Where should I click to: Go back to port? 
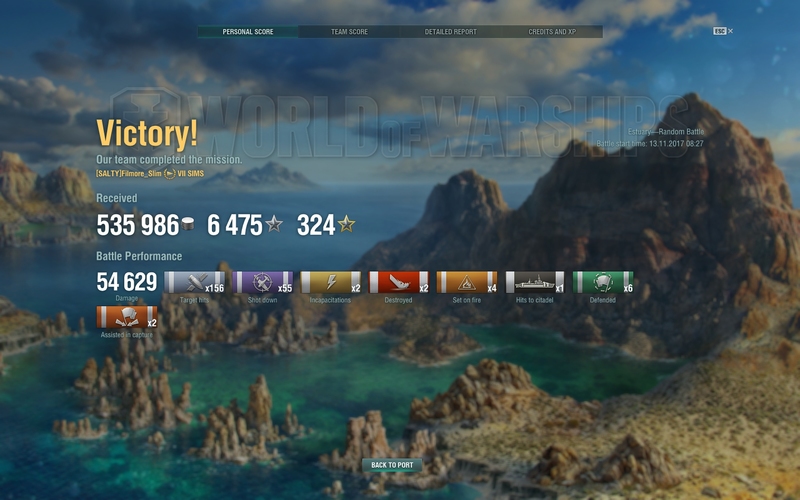click(392, 465)
